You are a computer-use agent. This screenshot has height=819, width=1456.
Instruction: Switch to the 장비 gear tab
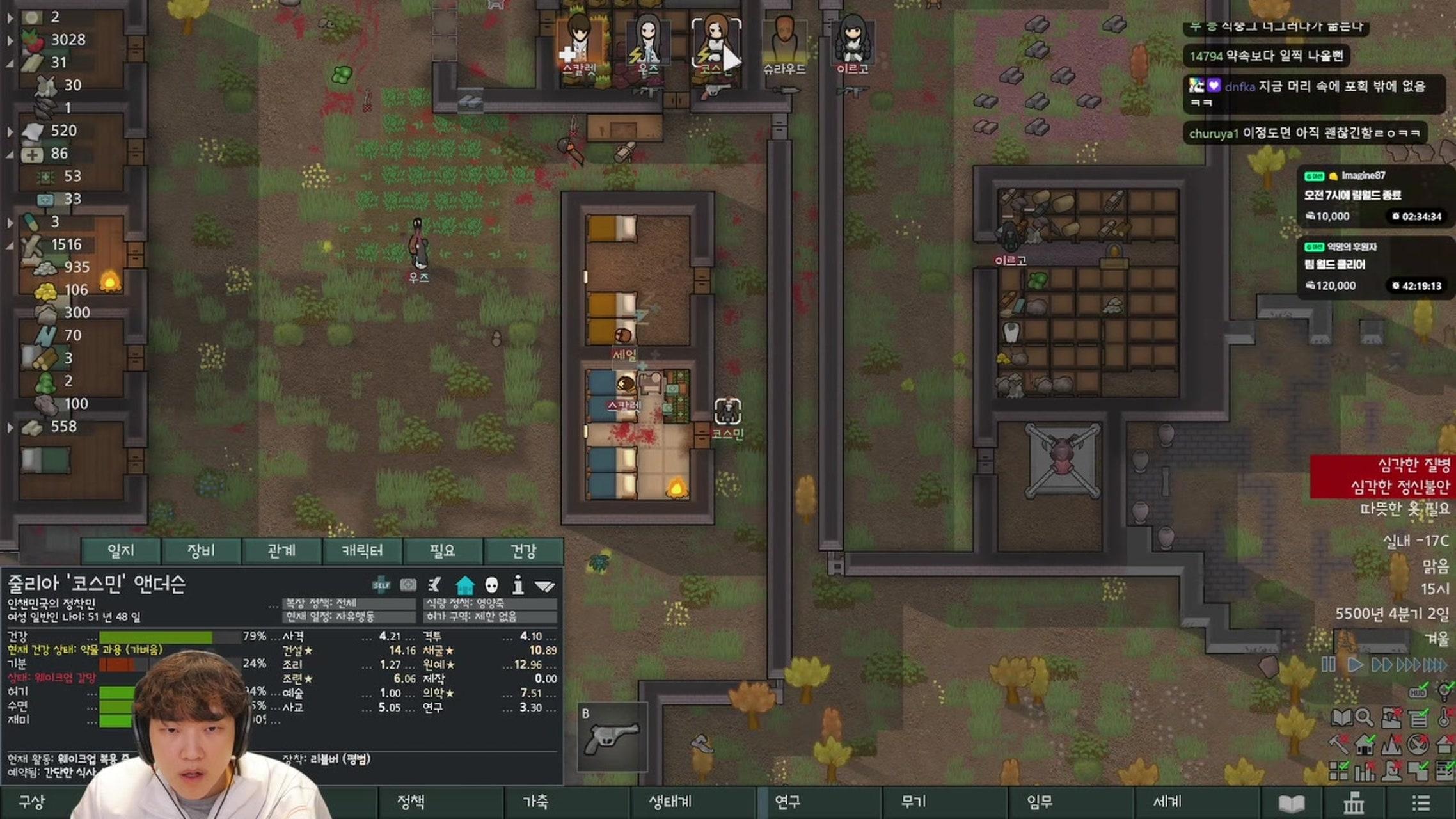[x=201, y=551]
